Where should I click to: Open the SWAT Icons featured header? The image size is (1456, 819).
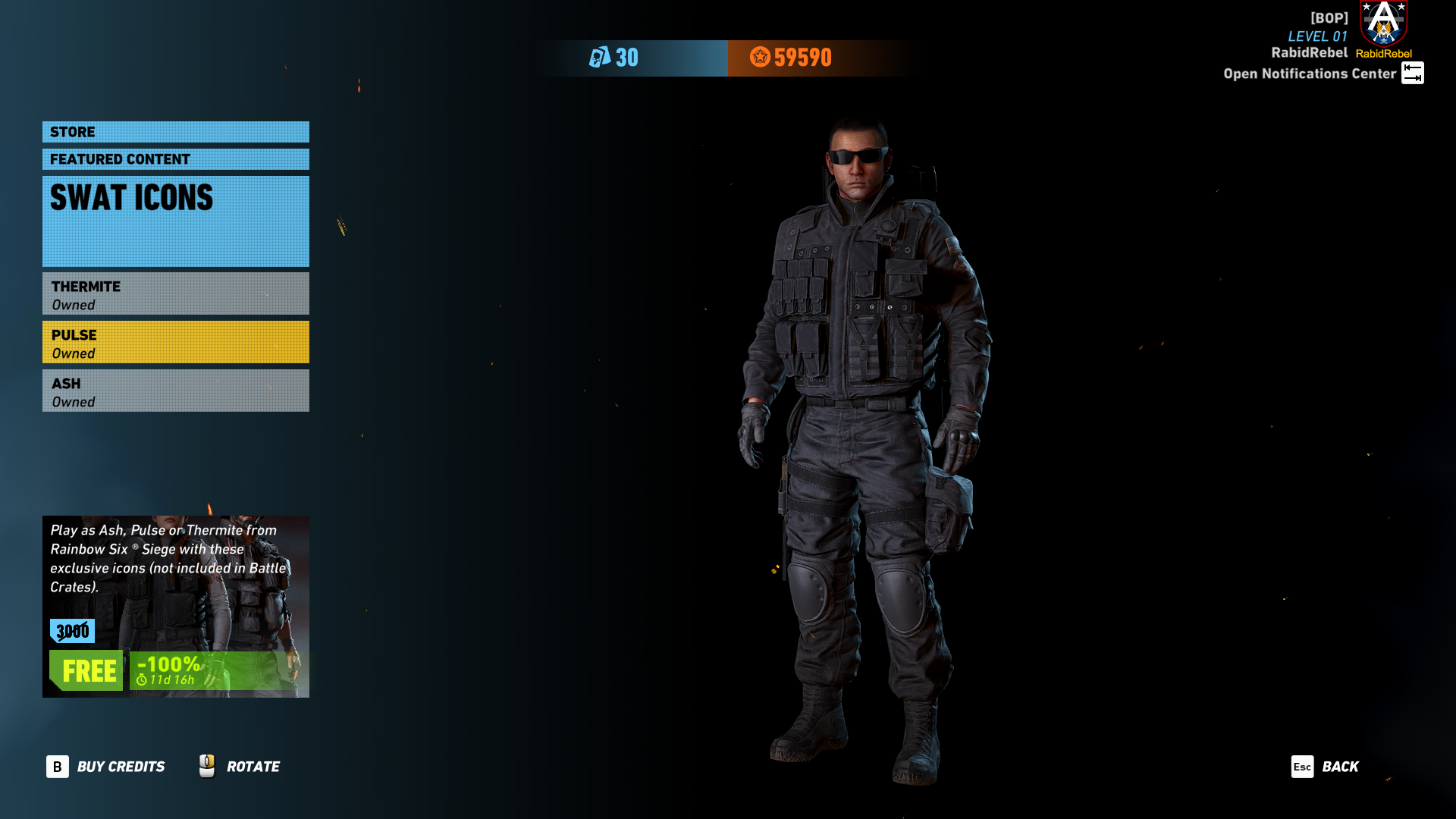175,221
